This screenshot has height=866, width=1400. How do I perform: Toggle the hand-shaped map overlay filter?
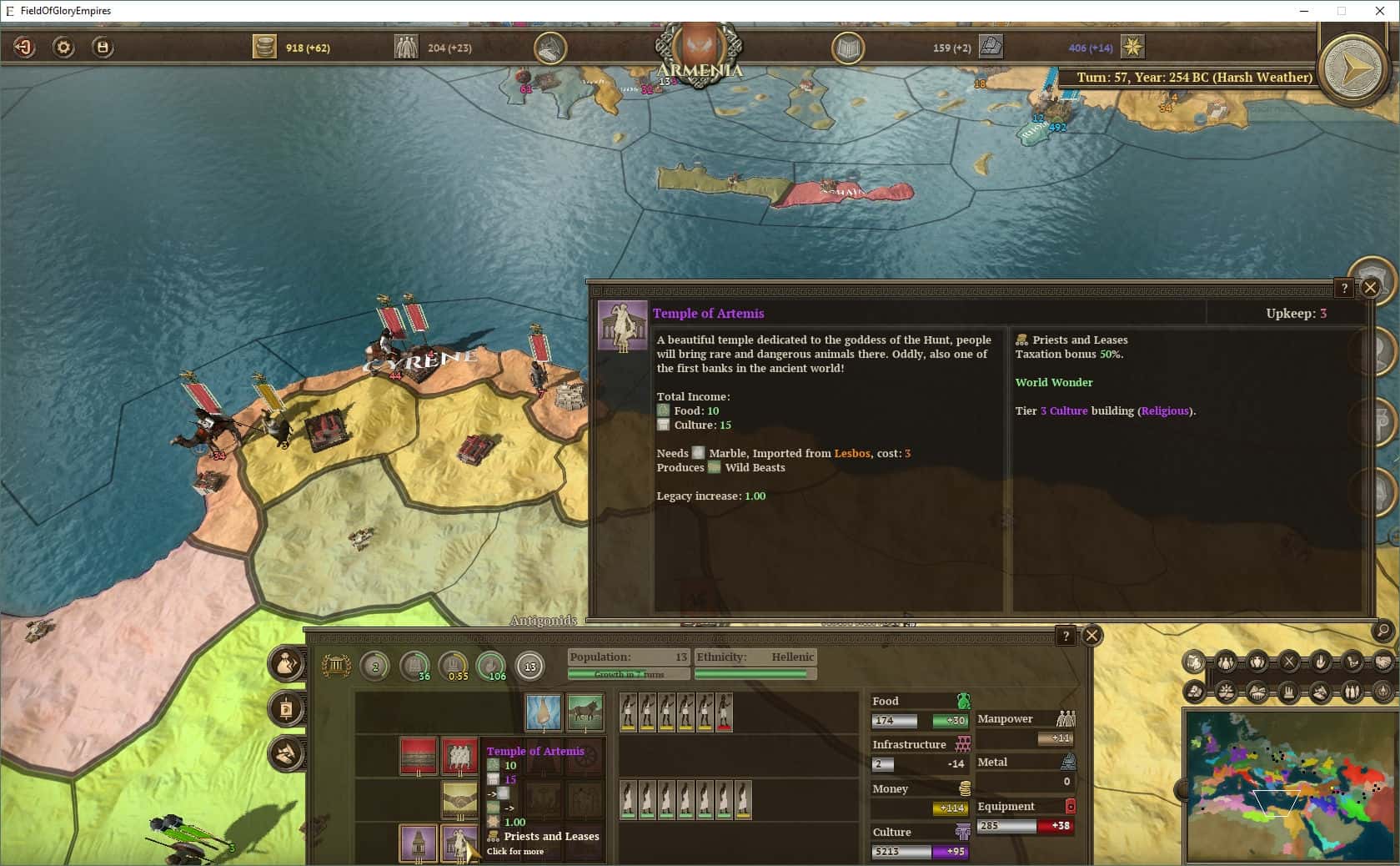1322,661
